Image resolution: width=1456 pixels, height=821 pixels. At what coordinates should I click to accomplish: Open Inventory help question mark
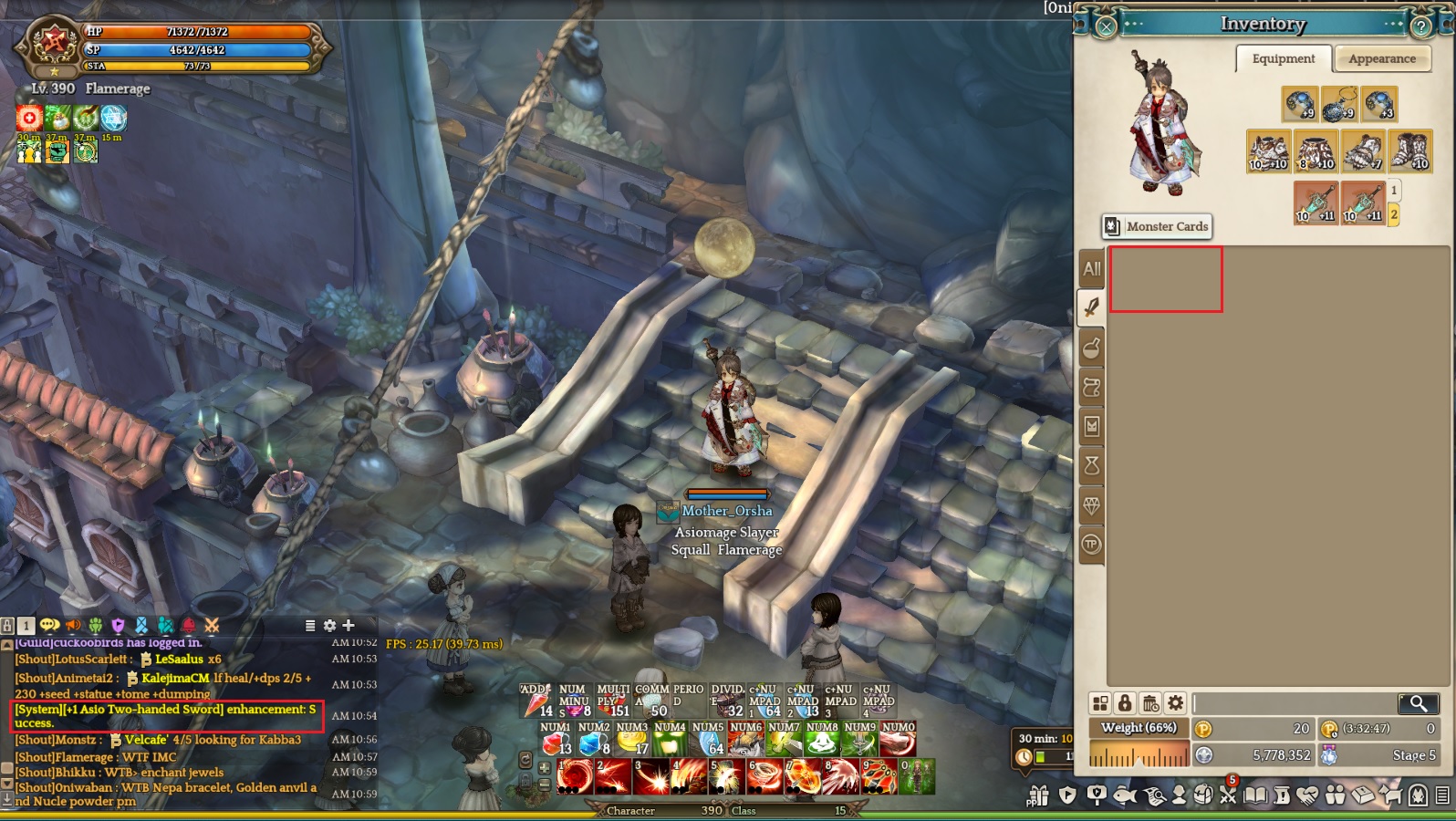pyautogui.click(x=1420, y=26)
